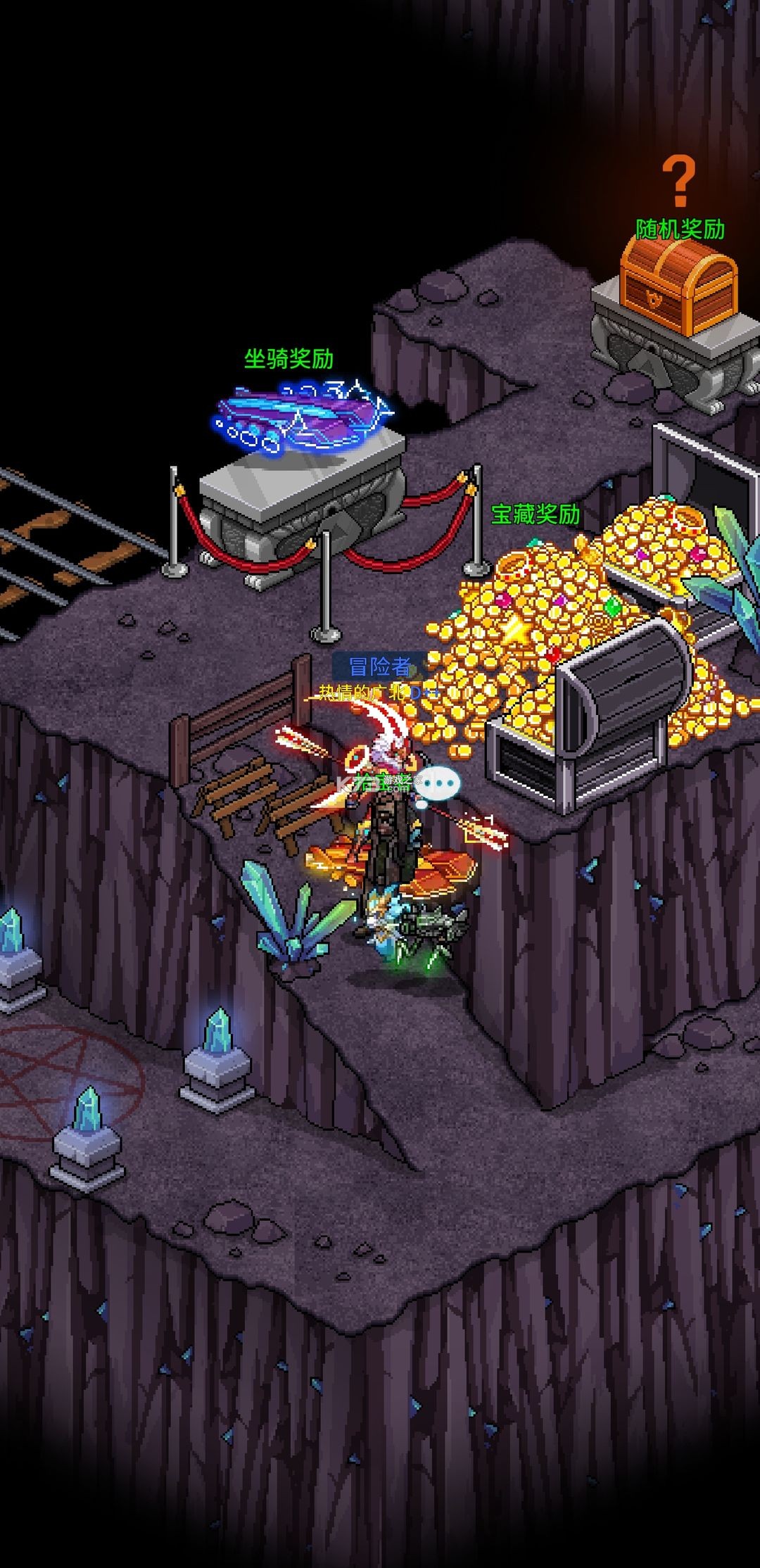The height and width of the screenshot is (1568, 760).
Task: Choose the 宝藏奖励 treasure reward label
Action: (x=536, y=514)
